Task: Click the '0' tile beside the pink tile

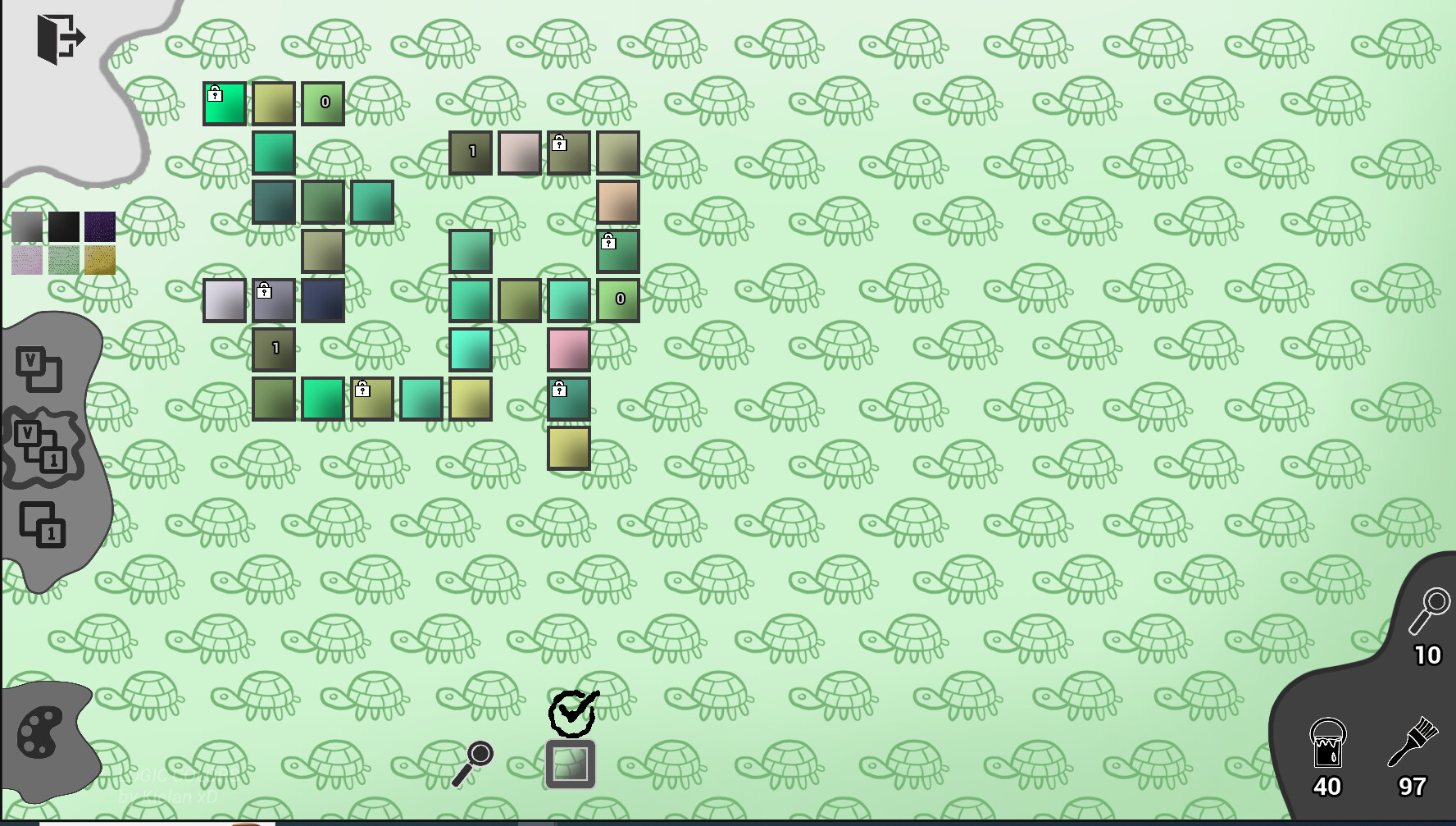Action: click(619, 299)
